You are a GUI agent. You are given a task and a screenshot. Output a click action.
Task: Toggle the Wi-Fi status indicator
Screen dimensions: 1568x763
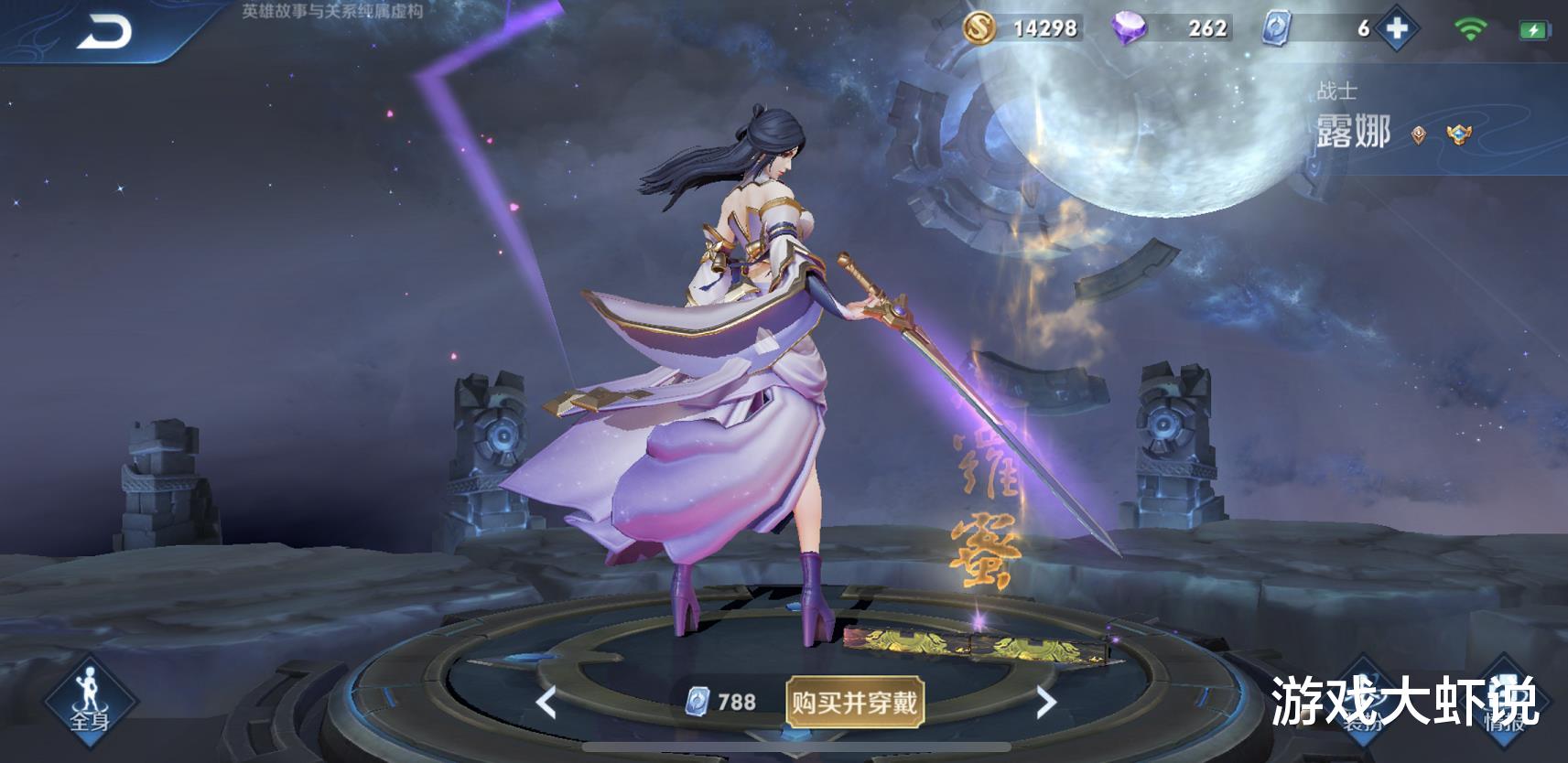click(1470, 27)
